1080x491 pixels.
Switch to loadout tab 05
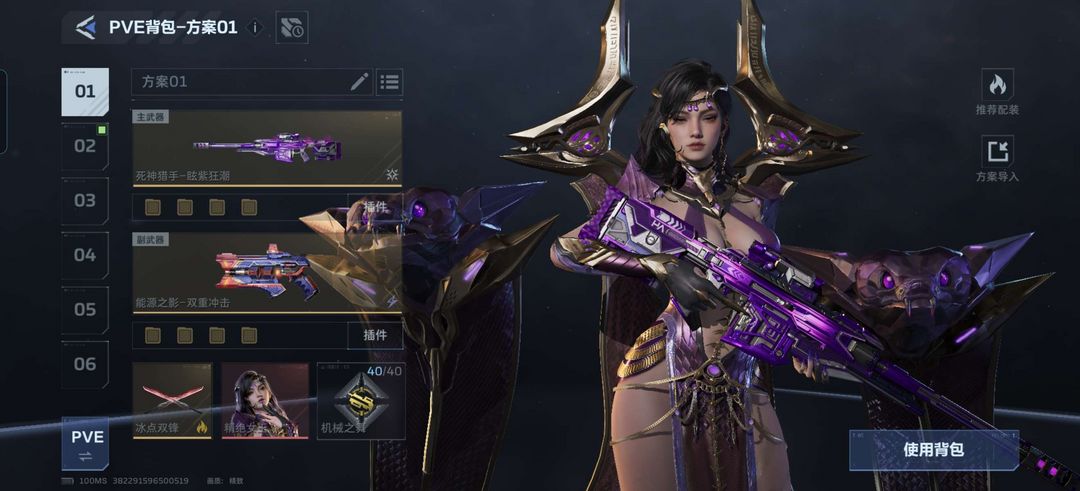[85, 309]
